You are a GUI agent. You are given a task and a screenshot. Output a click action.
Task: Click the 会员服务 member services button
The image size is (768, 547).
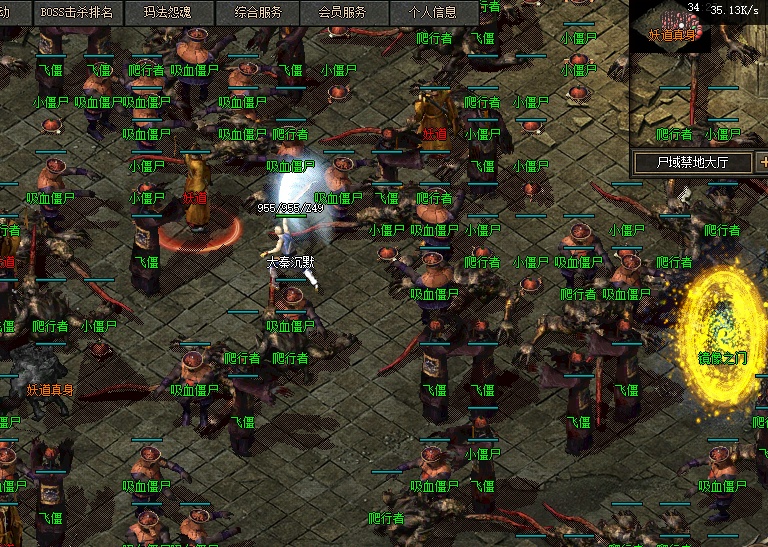click(342, 13)
